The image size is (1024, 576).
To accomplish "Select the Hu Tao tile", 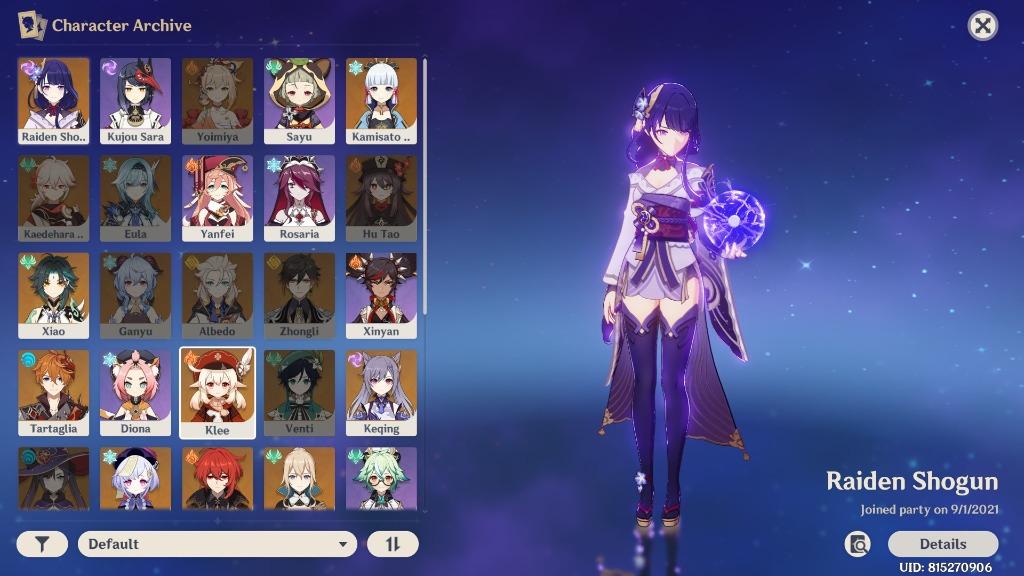I will tap(381, 197).
